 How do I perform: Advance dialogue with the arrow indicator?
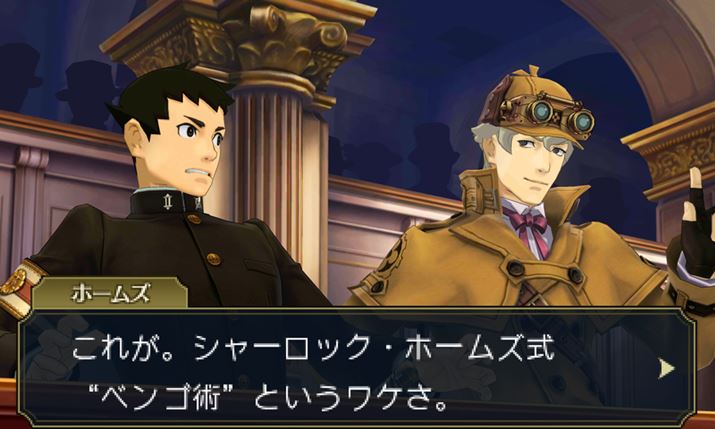click(x=667, y=367)
